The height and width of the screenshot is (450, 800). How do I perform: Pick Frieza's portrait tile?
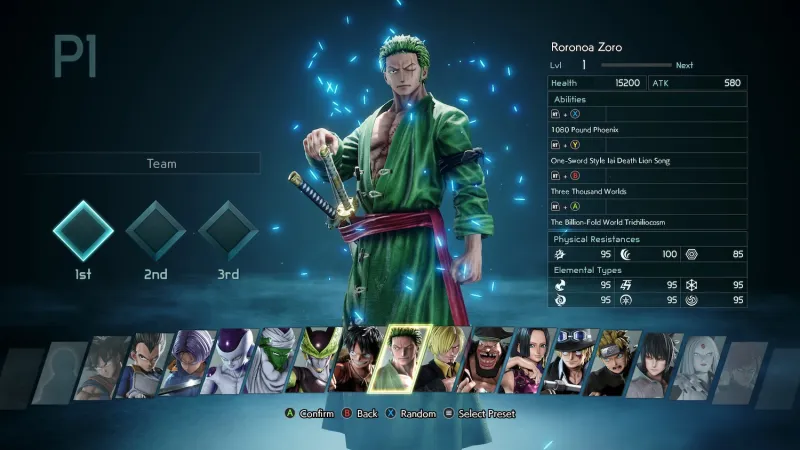234,366
